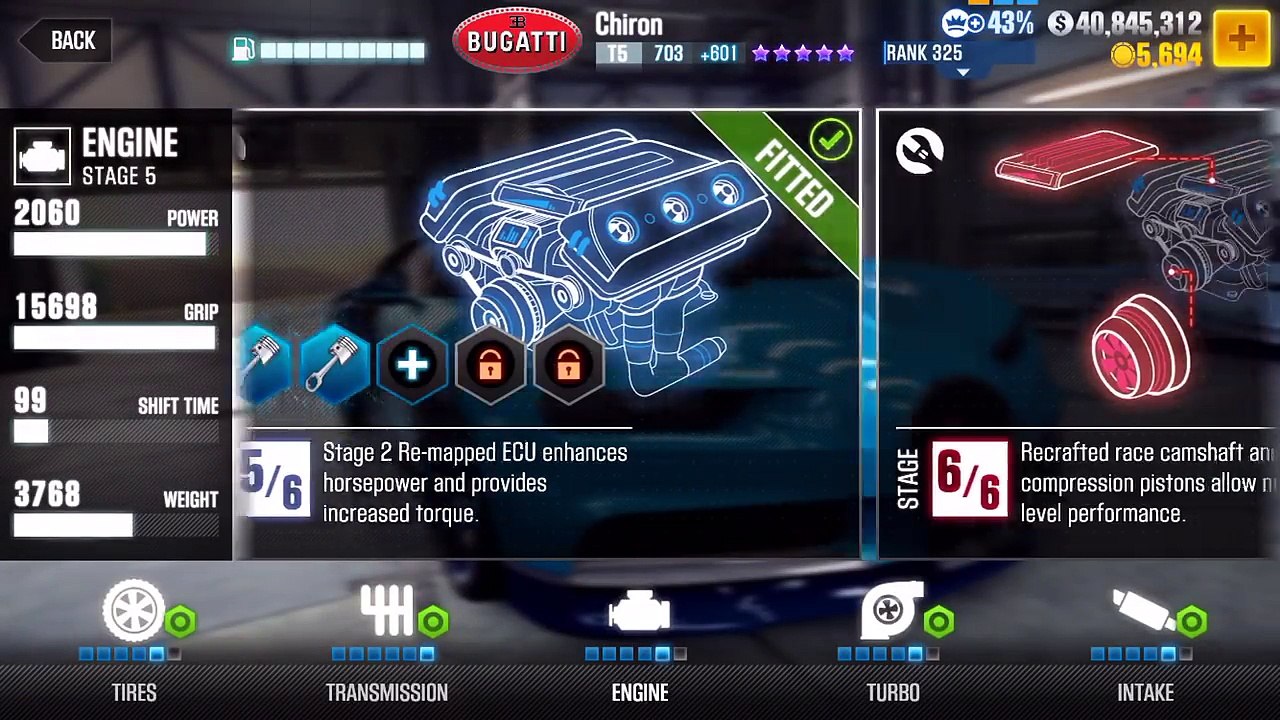1280x720 pixels.
Task: Tap the gold coins balance
Action: tap(1156, 56)
